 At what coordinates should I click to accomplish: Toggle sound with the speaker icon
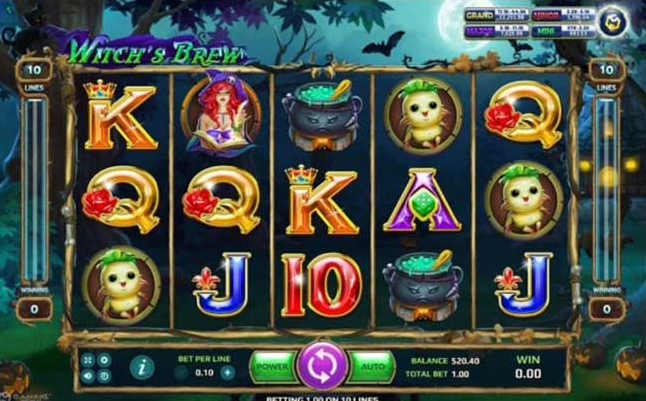[x=89, y=376]
